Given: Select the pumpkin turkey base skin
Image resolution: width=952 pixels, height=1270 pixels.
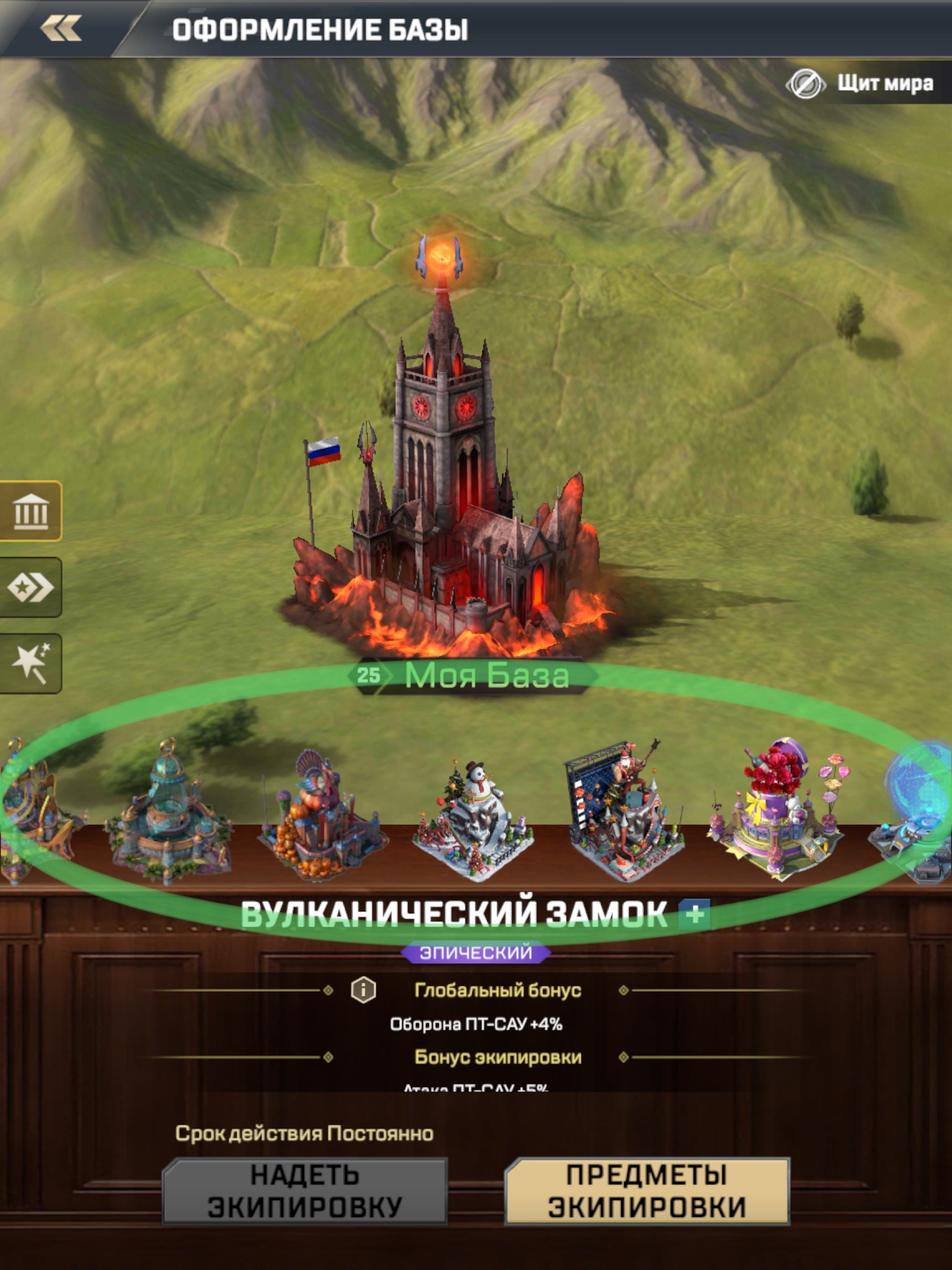Looking at the screenshot, I should [322, 815].
